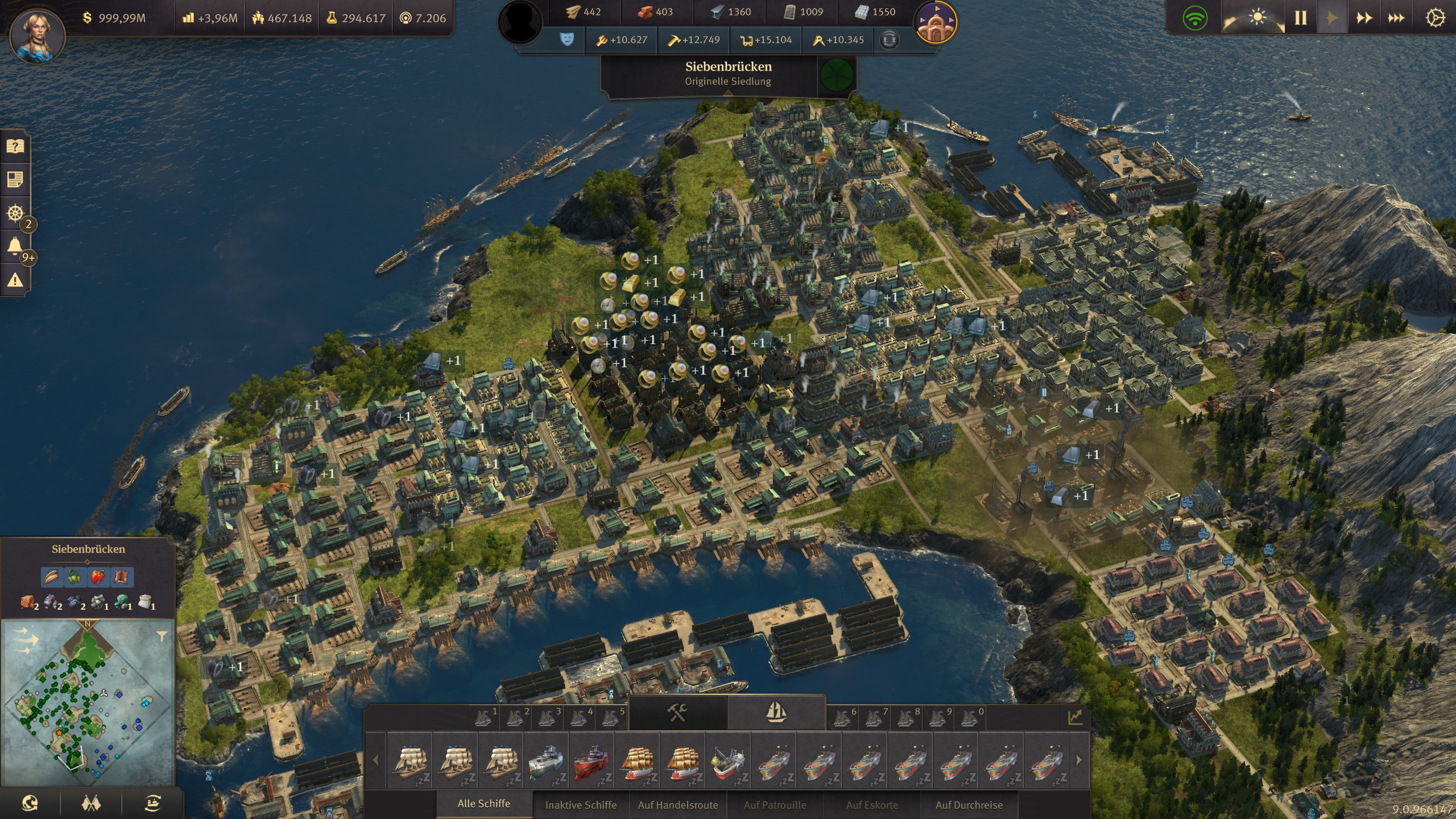
Task: Open the settings gear menu
Action: (x=1435, y=18)
